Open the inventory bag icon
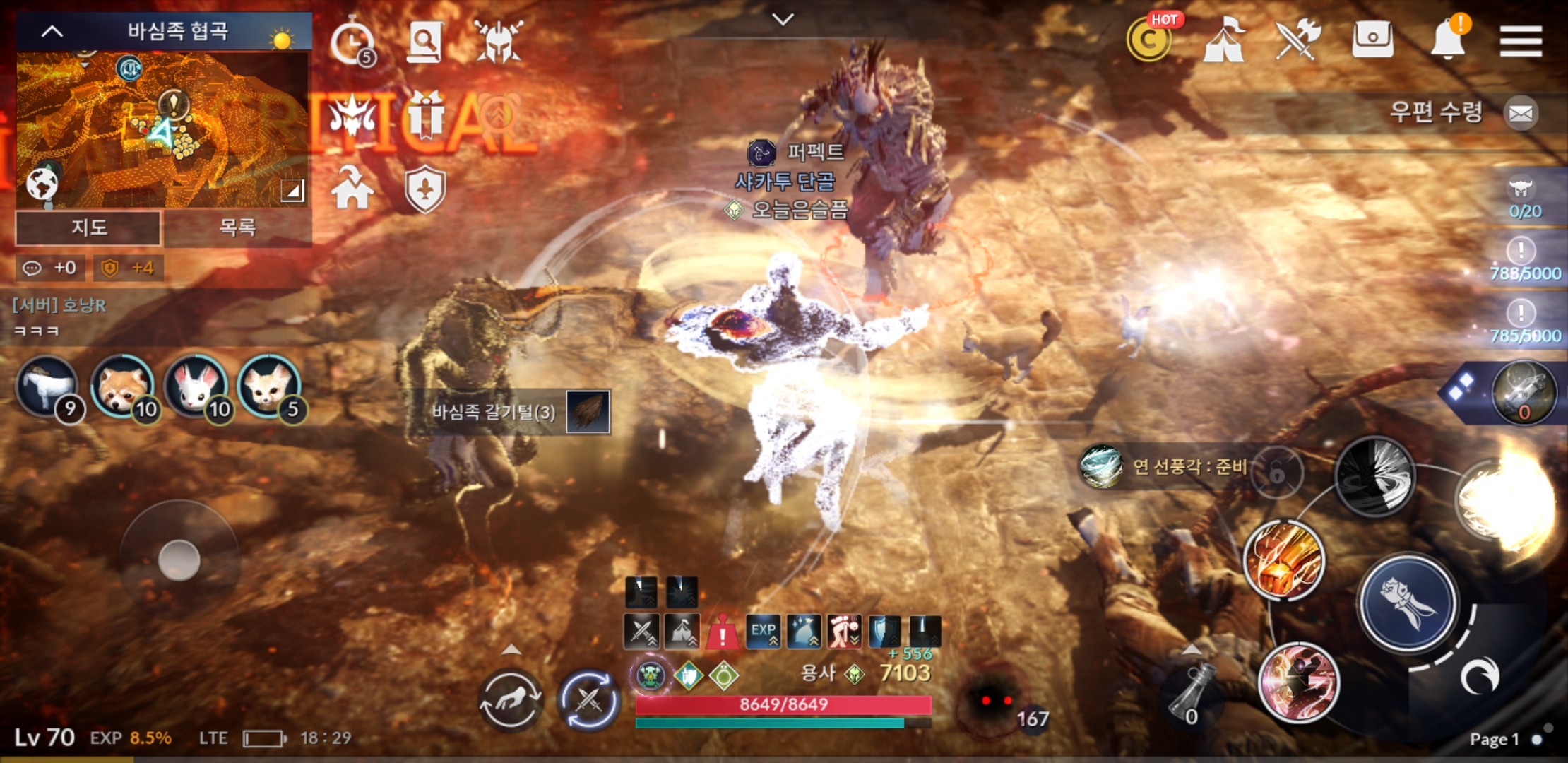1568x763 pixels. tap(1372, 40)
